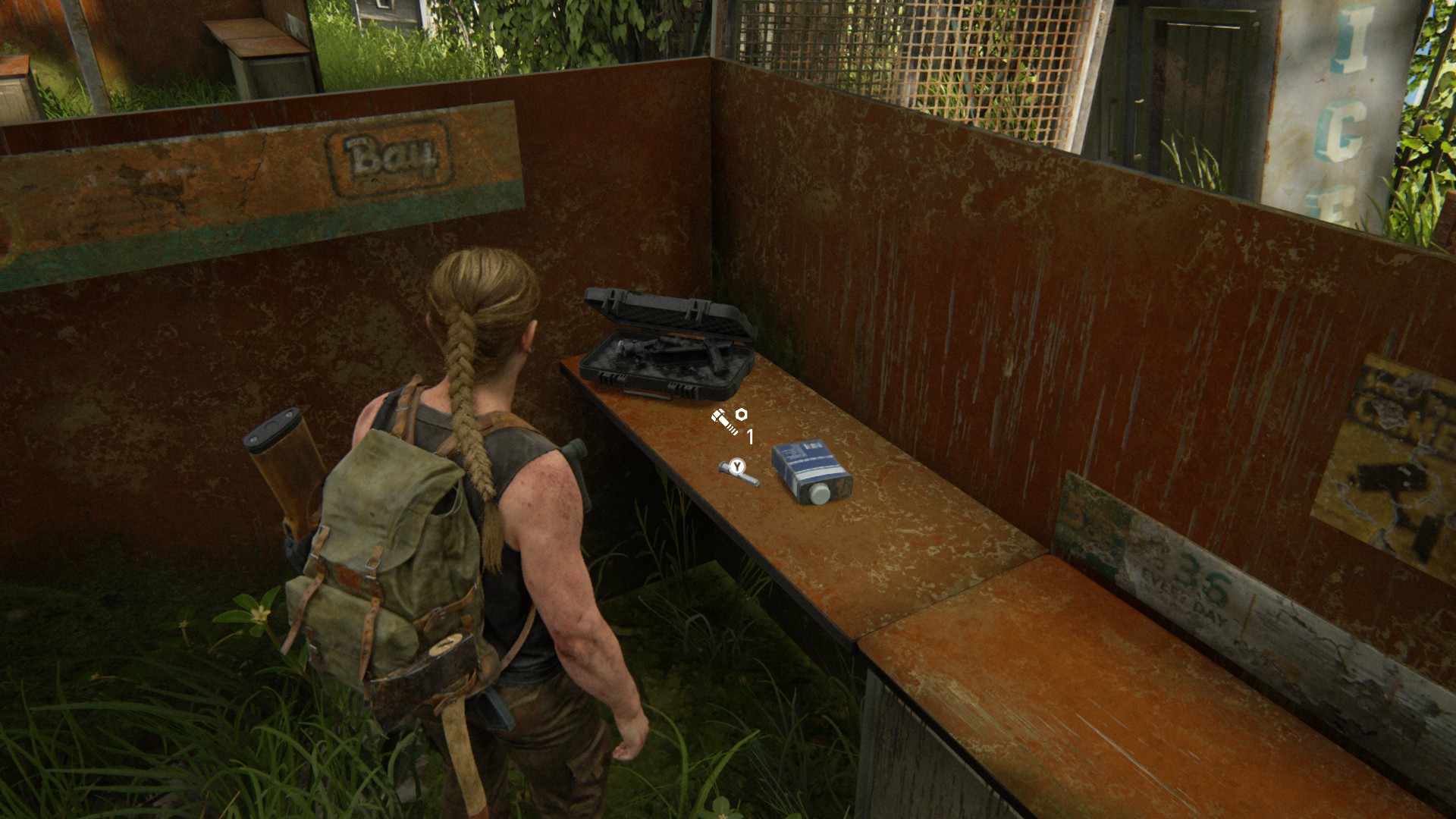Select the bolt-and-nut parts pickup icon
Image resolution: width=1456 pixels, height=819 pixels.
pos(730,419)
